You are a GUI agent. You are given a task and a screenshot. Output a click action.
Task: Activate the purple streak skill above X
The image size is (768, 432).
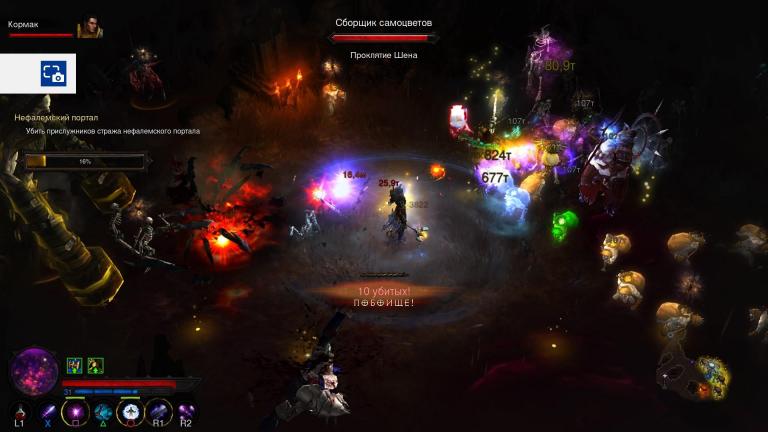(x=47, y=410)
